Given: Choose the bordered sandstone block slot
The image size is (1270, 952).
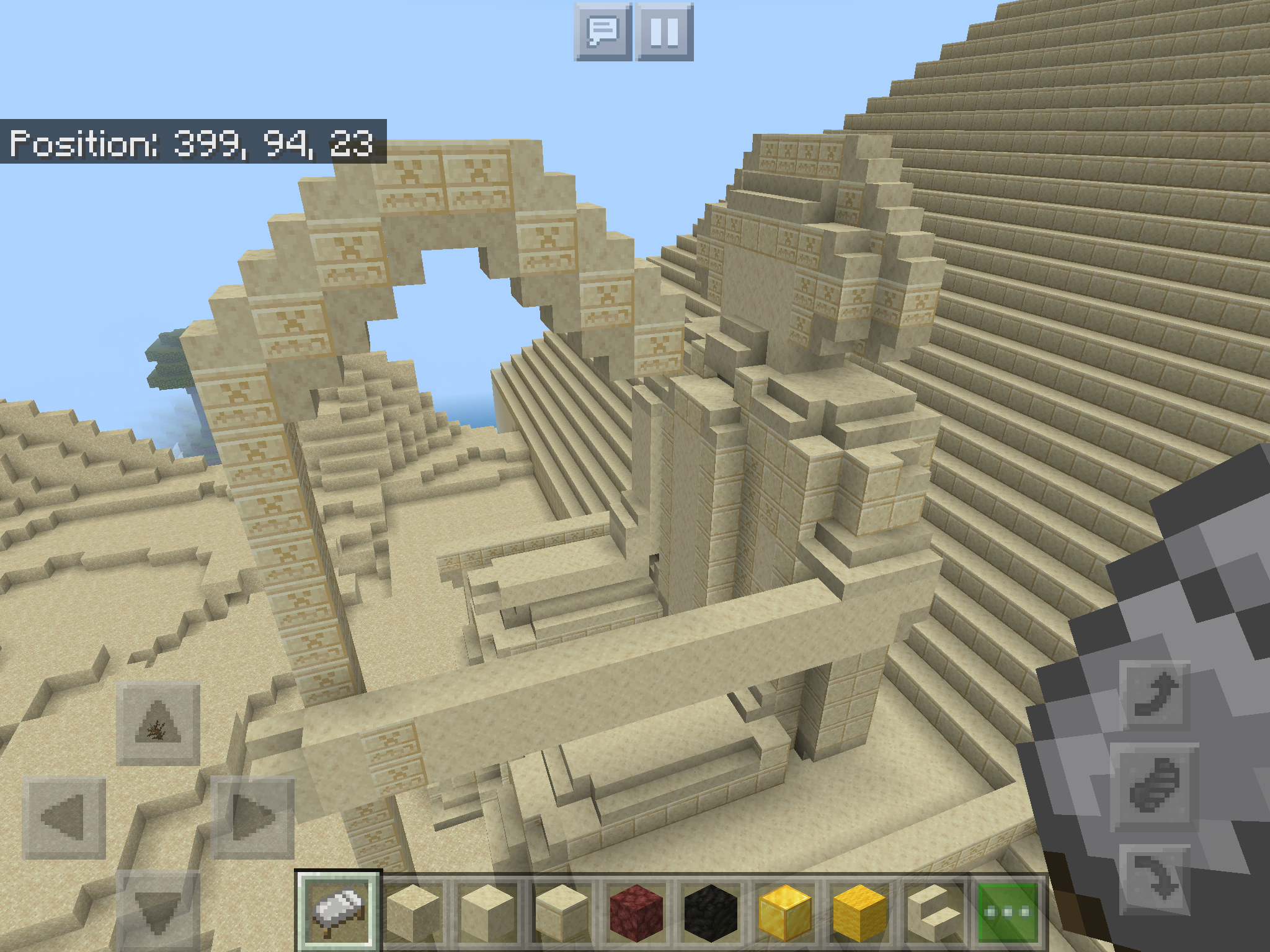Looking at the screenshot, I should (x=562, y=912).
